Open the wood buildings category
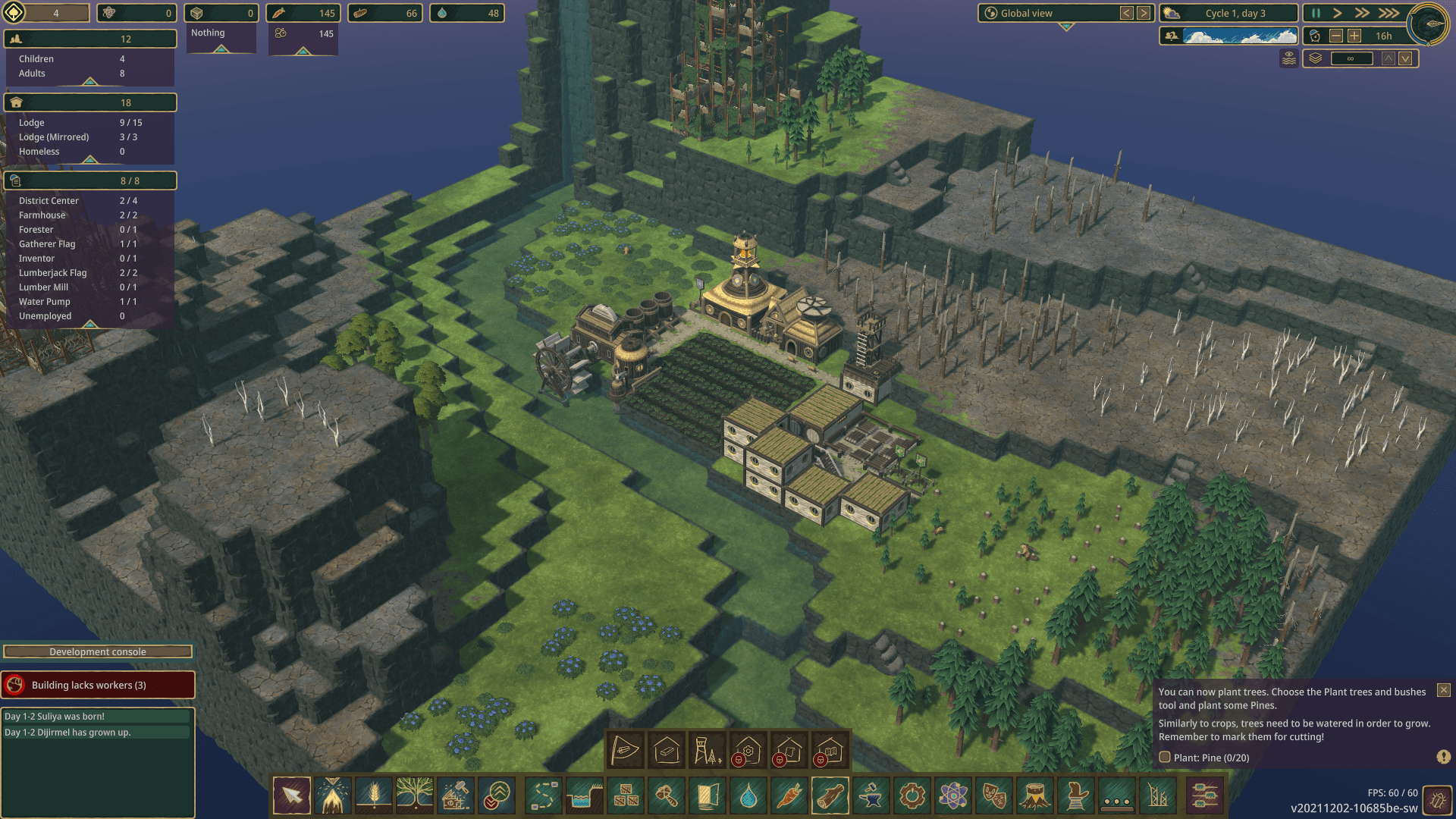This screenshot has height=819, width=1456. pos(830,796)
